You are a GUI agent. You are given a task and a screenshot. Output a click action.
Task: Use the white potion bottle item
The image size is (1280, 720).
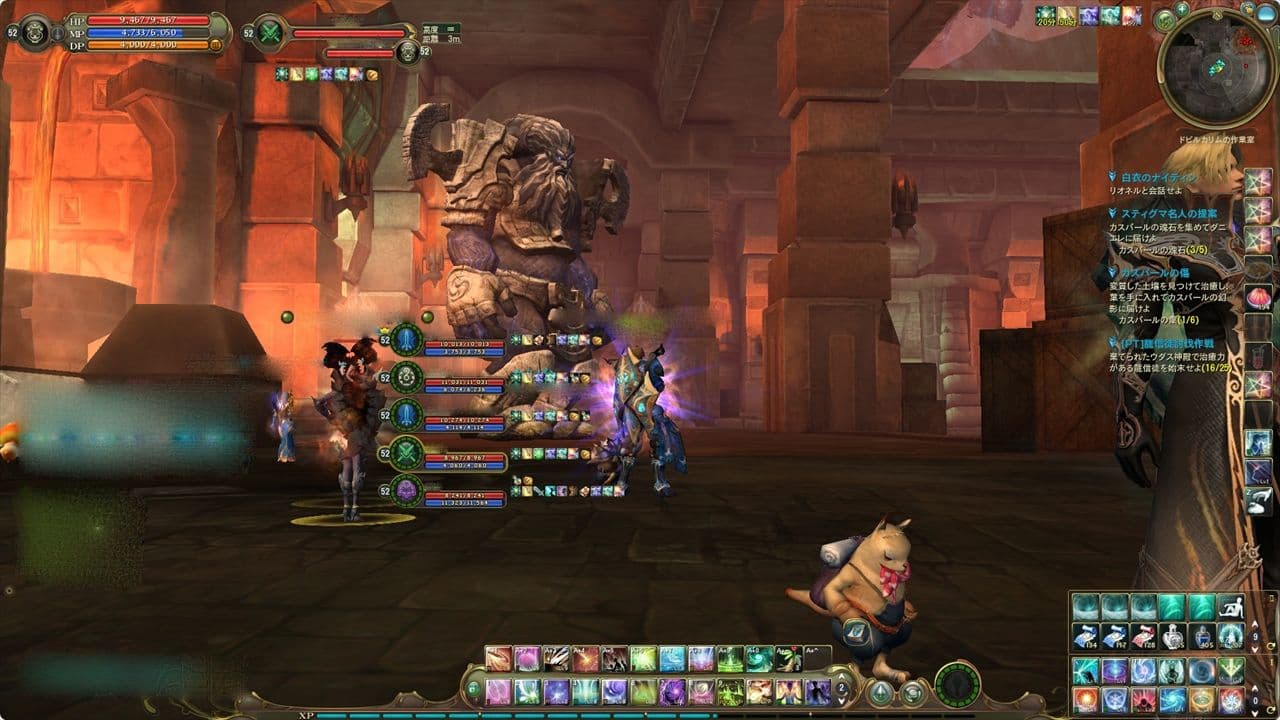(x=1172, y=636)
